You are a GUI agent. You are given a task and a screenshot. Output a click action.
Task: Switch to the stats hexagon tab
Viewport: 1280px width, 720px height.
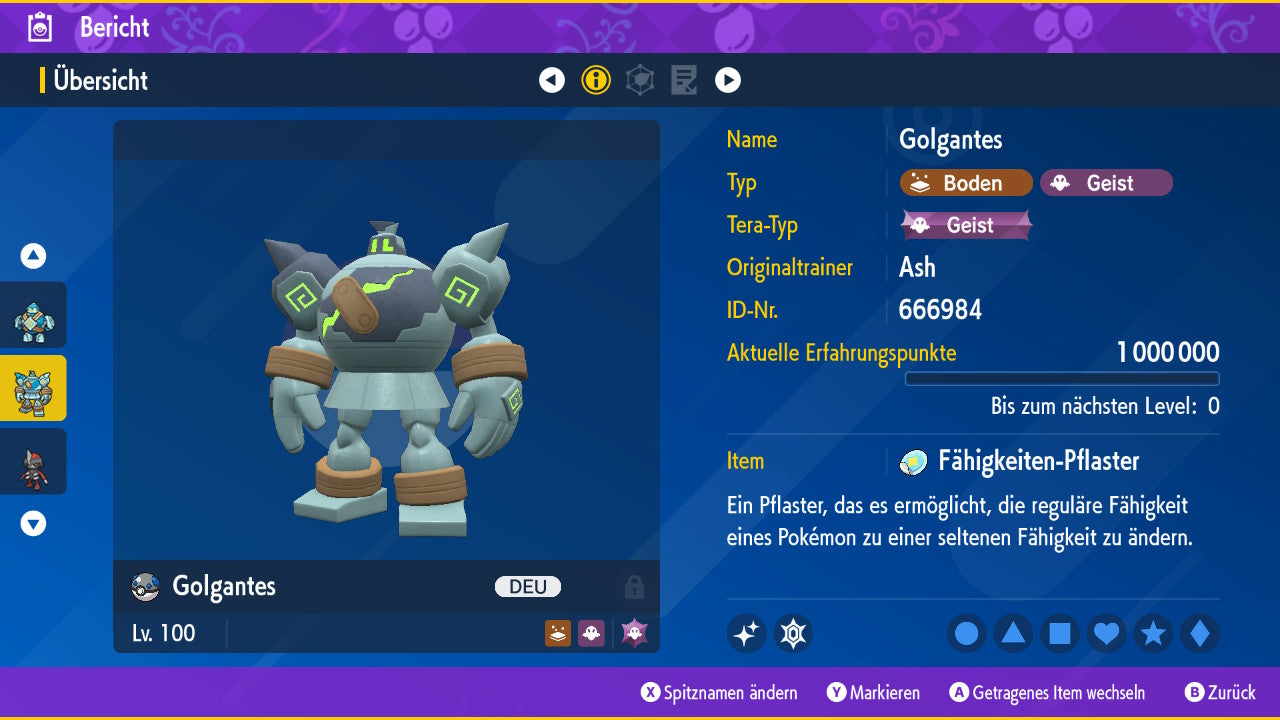coord(640,80)
